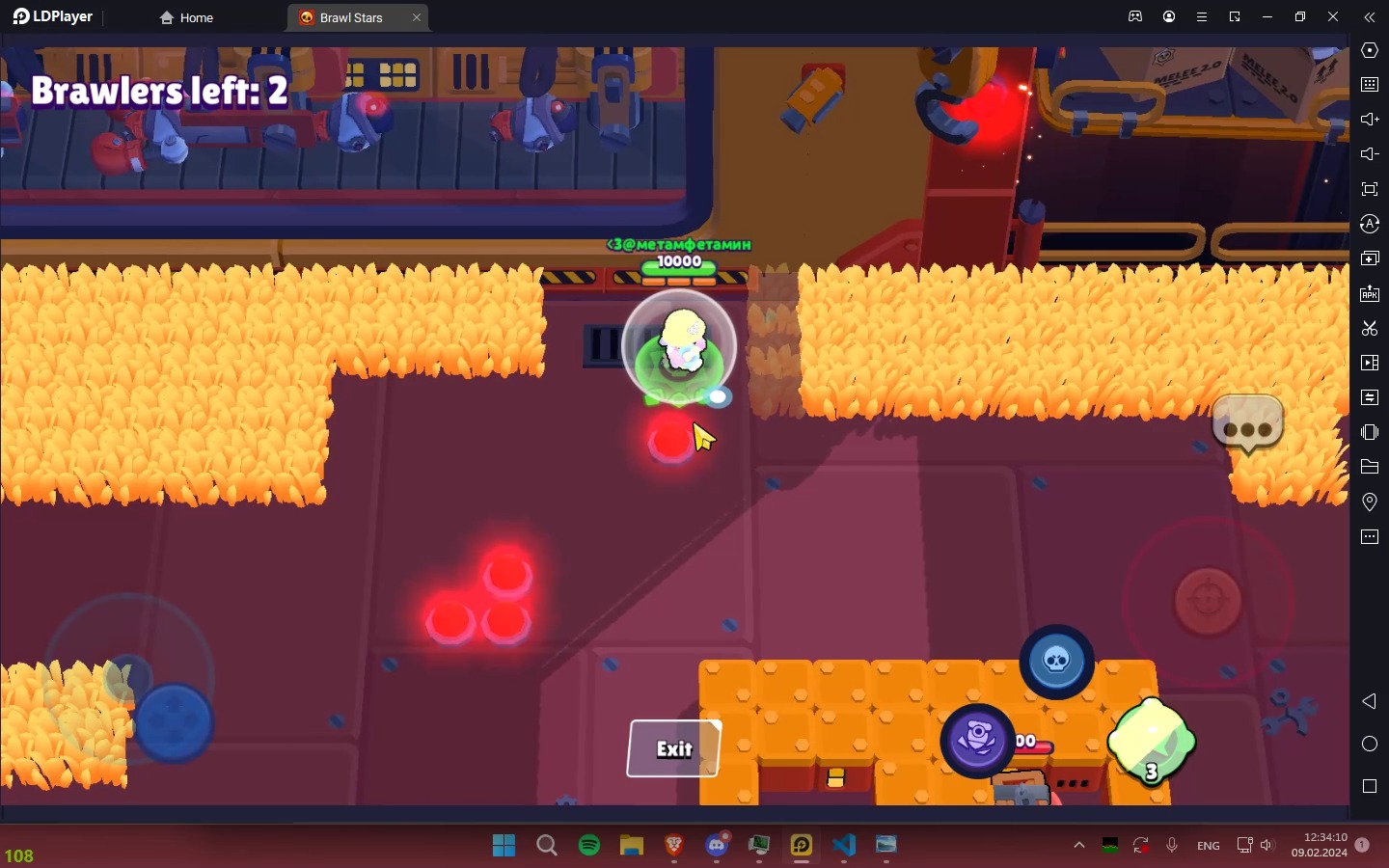1389x868 pixels.
Task: Click the ENG language indicator
Action: tap(1208, 846)
